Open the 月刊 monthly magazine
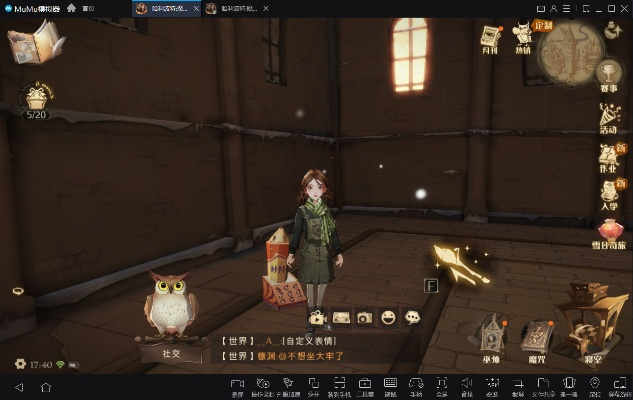 click(x=489, y=37)
